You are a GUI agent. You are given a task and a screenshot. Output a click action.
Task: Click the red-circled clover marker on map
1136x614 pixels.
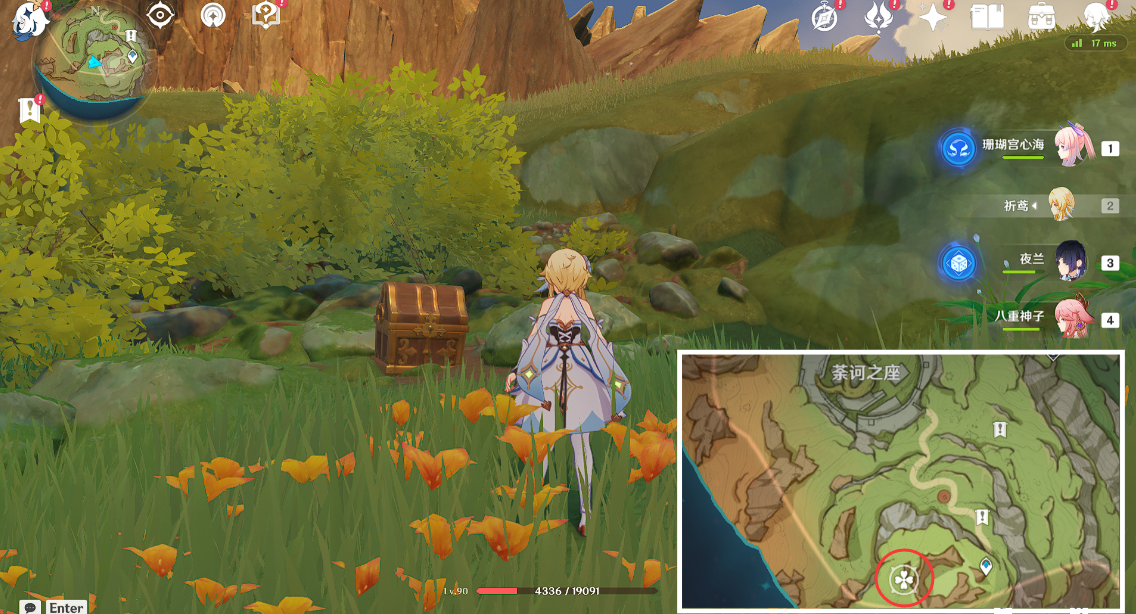pos(904,578)
